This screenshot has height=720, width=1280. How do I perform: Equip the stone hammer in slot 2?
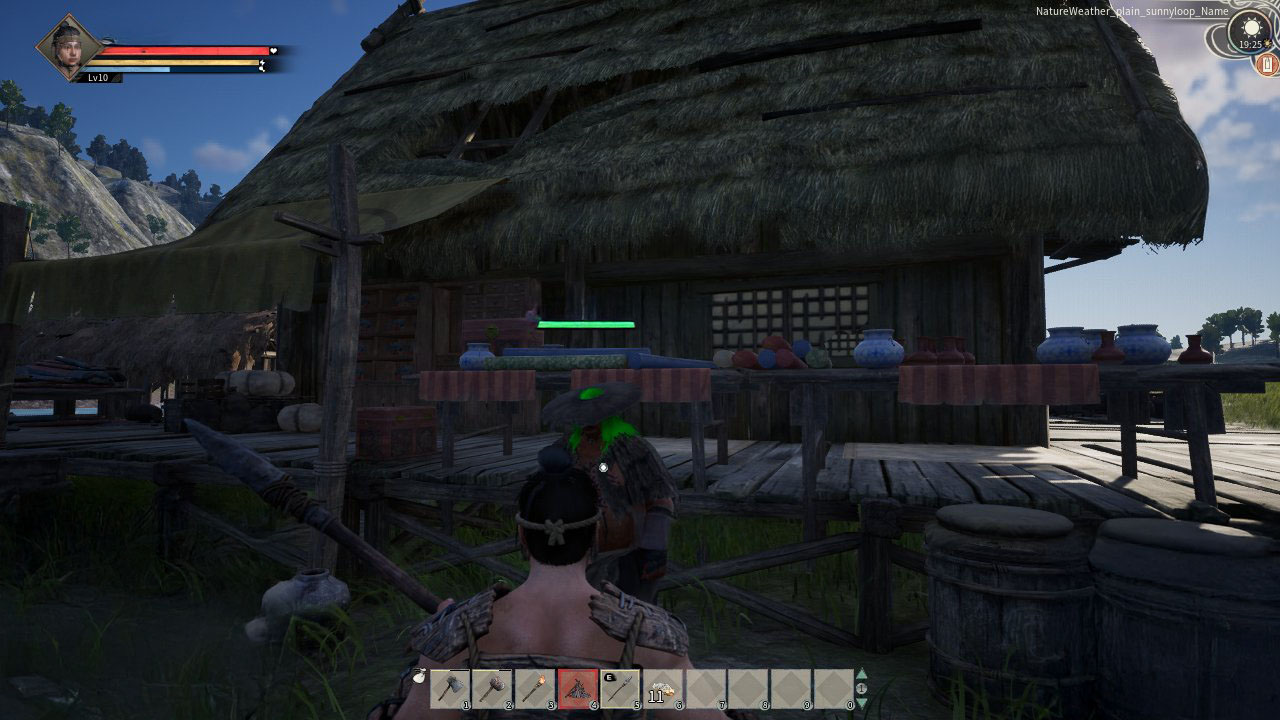point(492,688)
